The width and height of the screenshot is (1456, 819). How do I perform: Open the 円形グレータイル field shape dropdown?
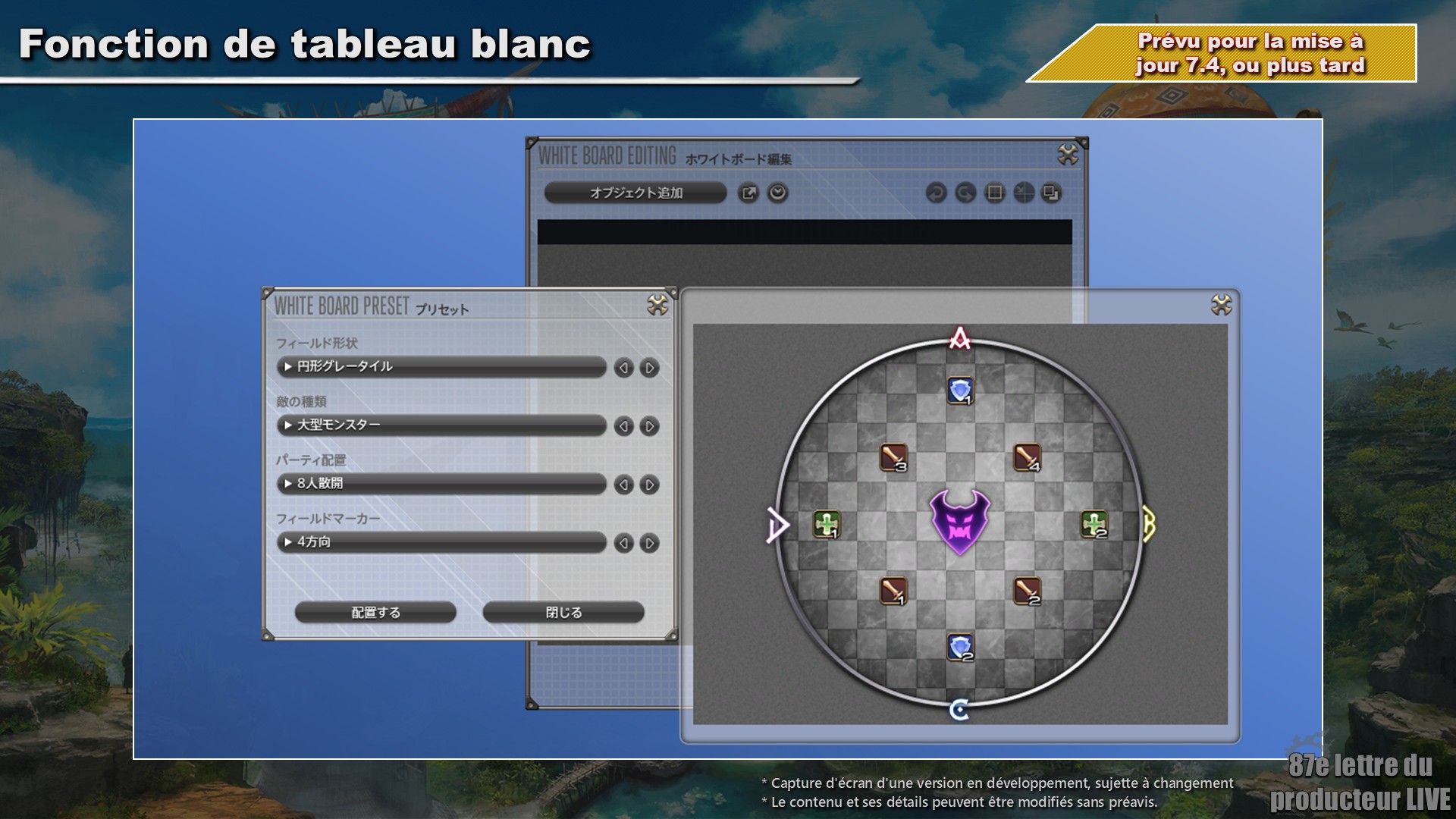click(441, 367)
